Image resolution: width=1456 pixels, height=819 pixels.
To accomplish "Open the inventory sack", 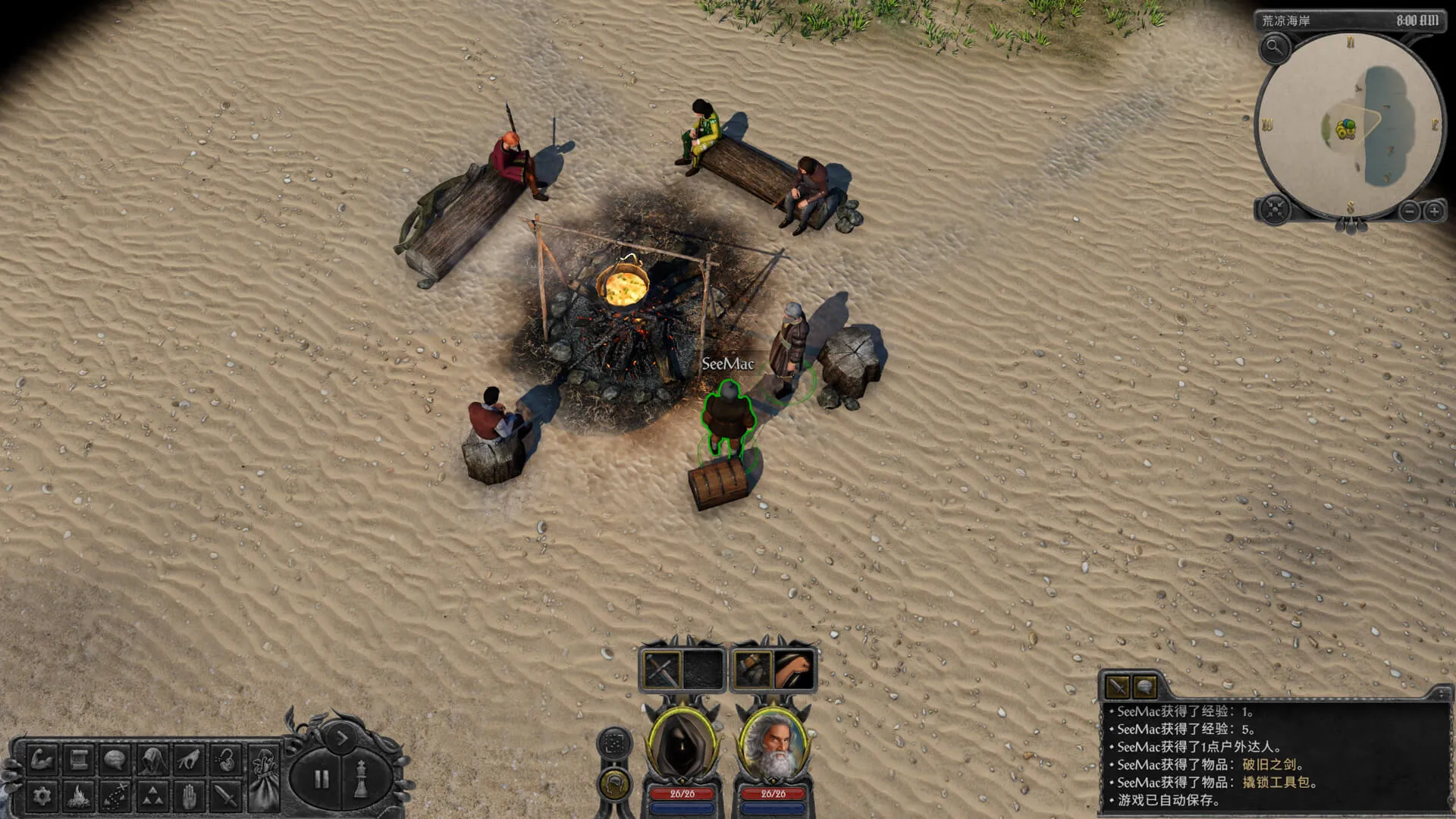I will [x=265, y=773].
